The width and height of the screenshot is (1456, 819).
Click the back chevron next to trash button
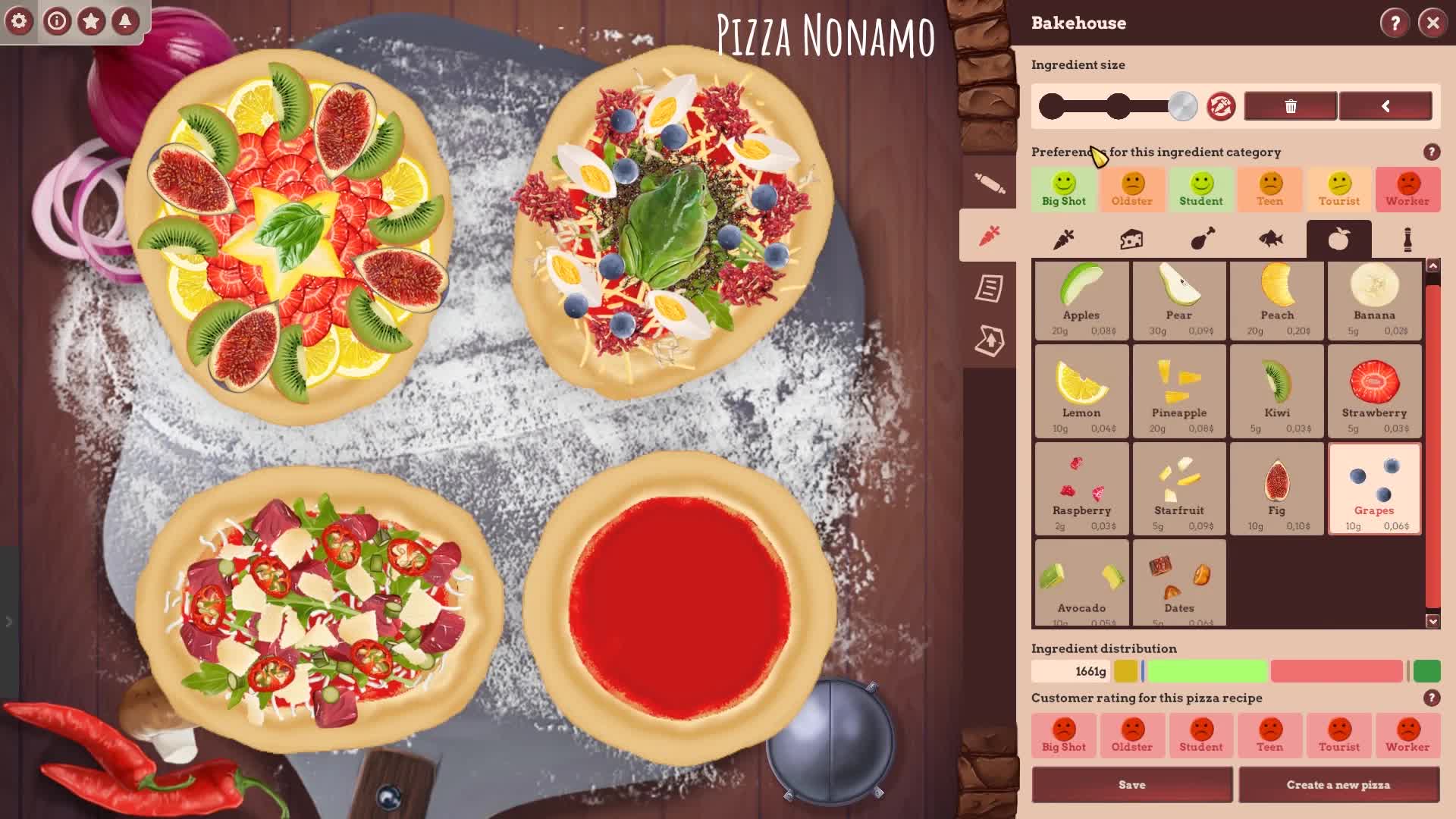[1387, 106]
